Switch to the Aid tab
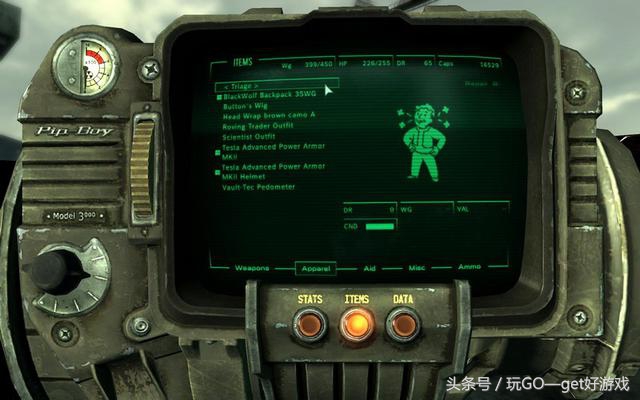The width and height of the screenshot is (640, 400). tap(369, 268)
